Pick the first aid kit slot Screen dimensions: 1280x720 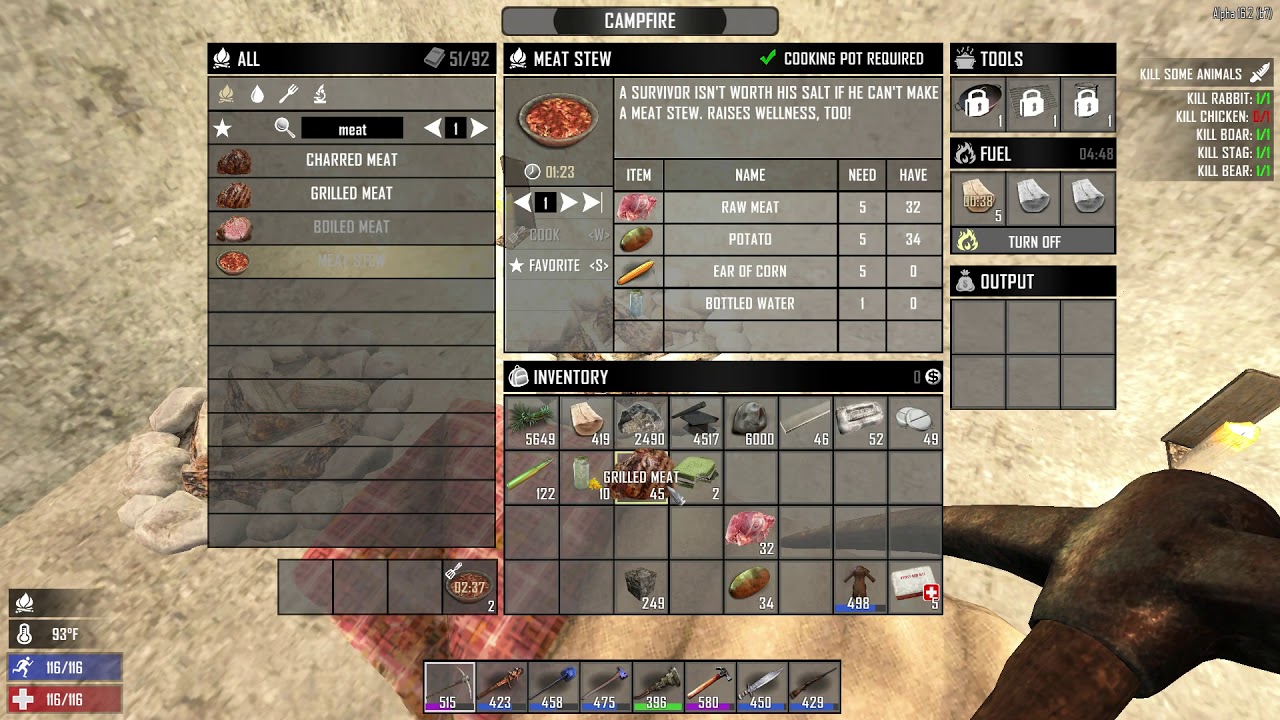click(914, 587)
